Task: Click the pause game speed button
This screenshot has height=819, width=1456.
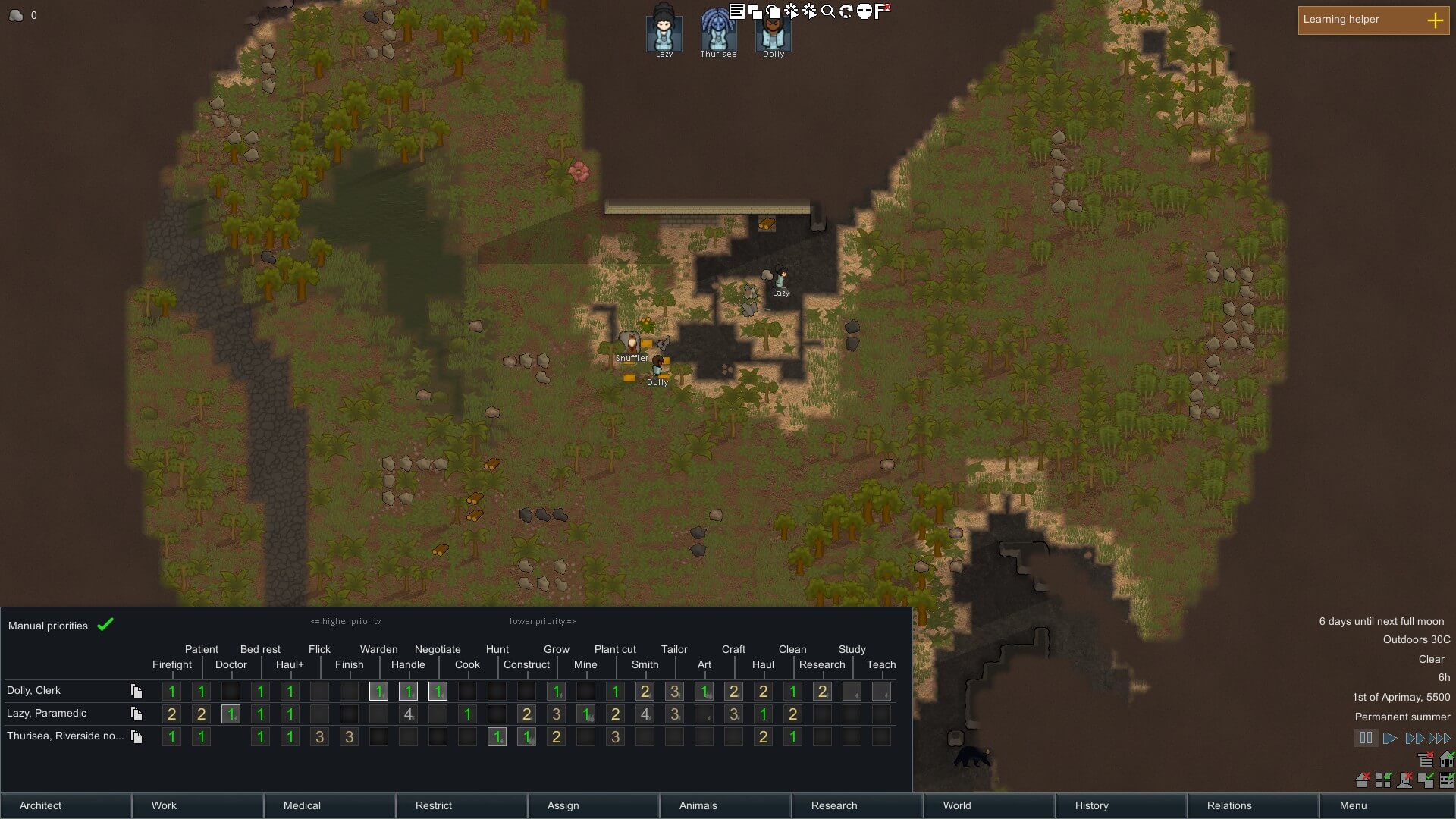Action: click(x=1366, y=738)
